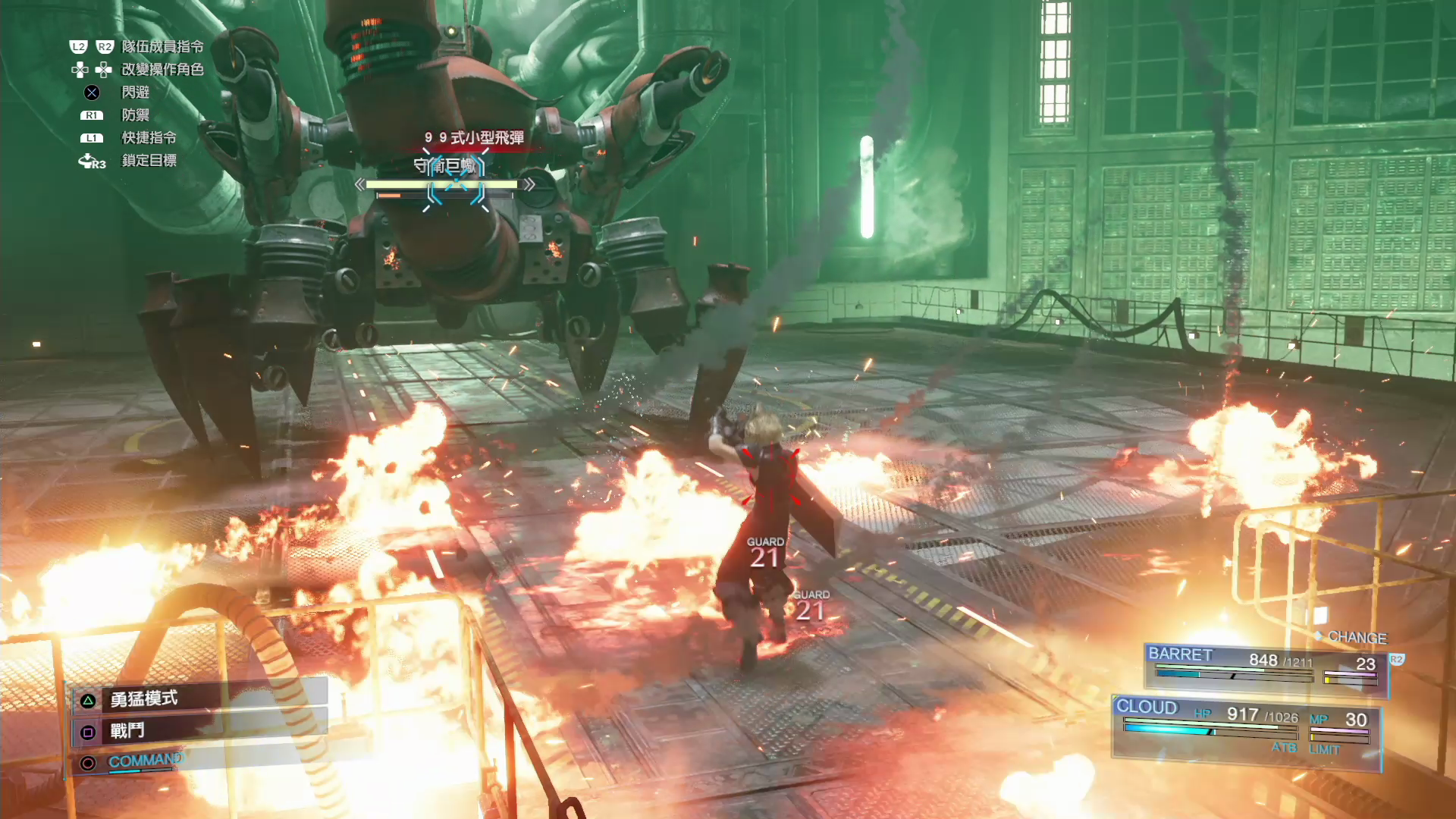1456x819 pixels.
Task: Select the 勇猛模式 command entry
Action: 199,698
